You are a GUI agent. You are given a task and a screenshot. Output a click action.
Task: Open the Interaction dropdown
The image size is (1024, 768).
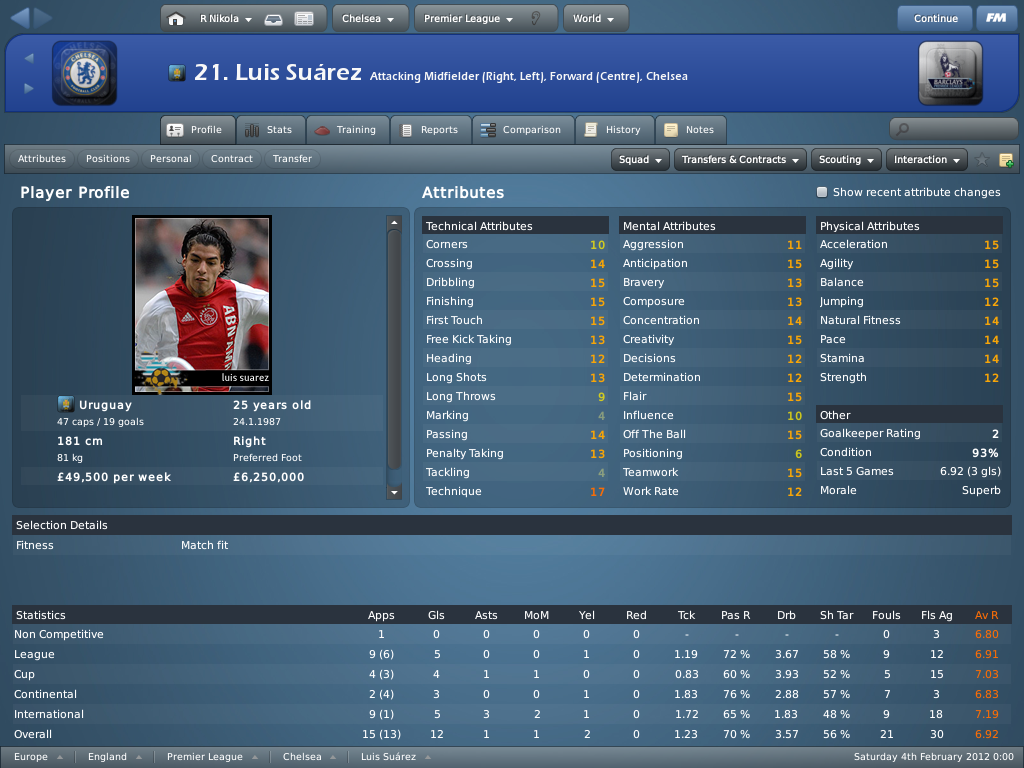click(x=927, y=160)
